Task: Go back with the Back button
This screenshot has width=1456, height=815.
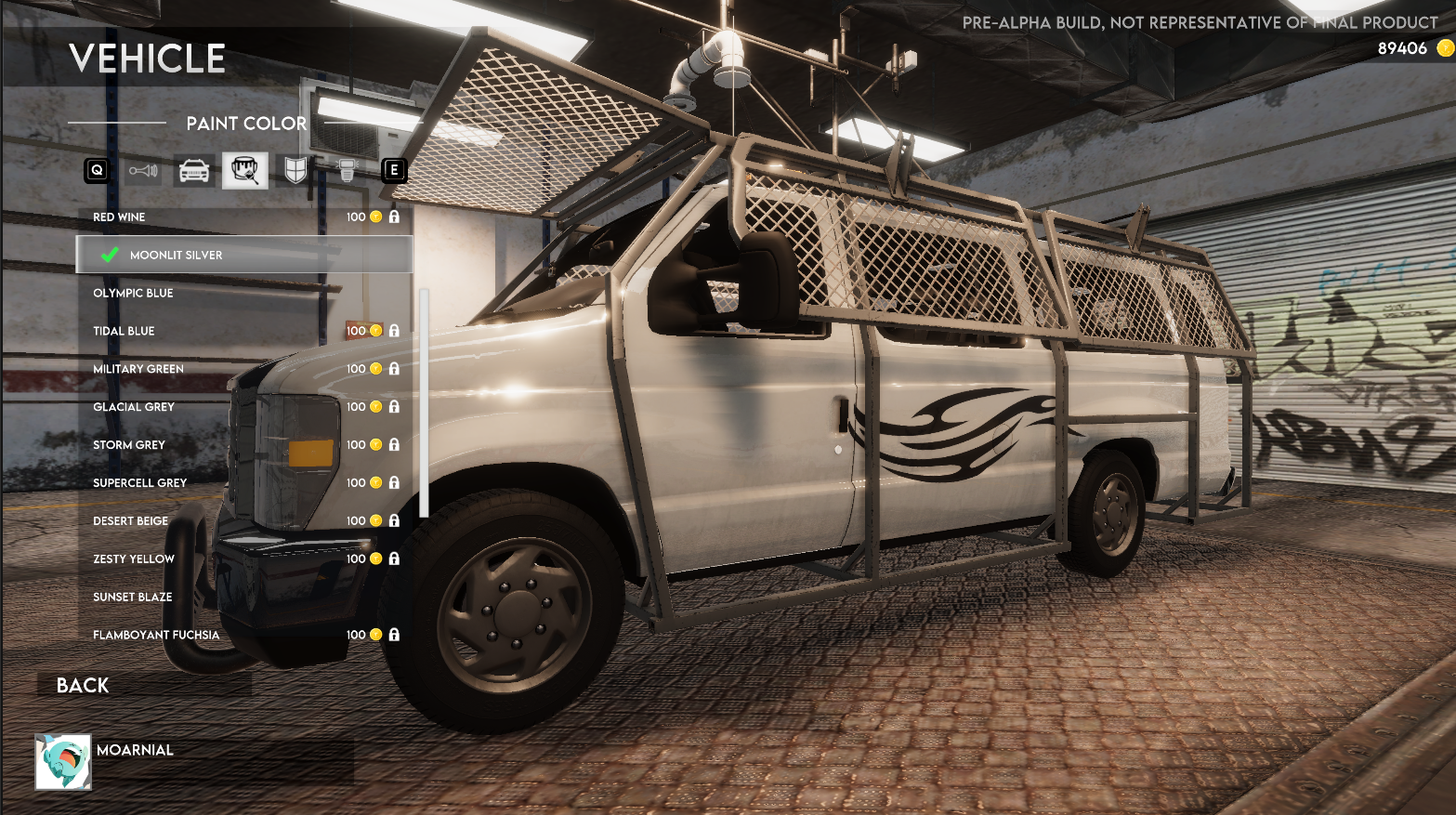Action: click(x=84, y=686)
